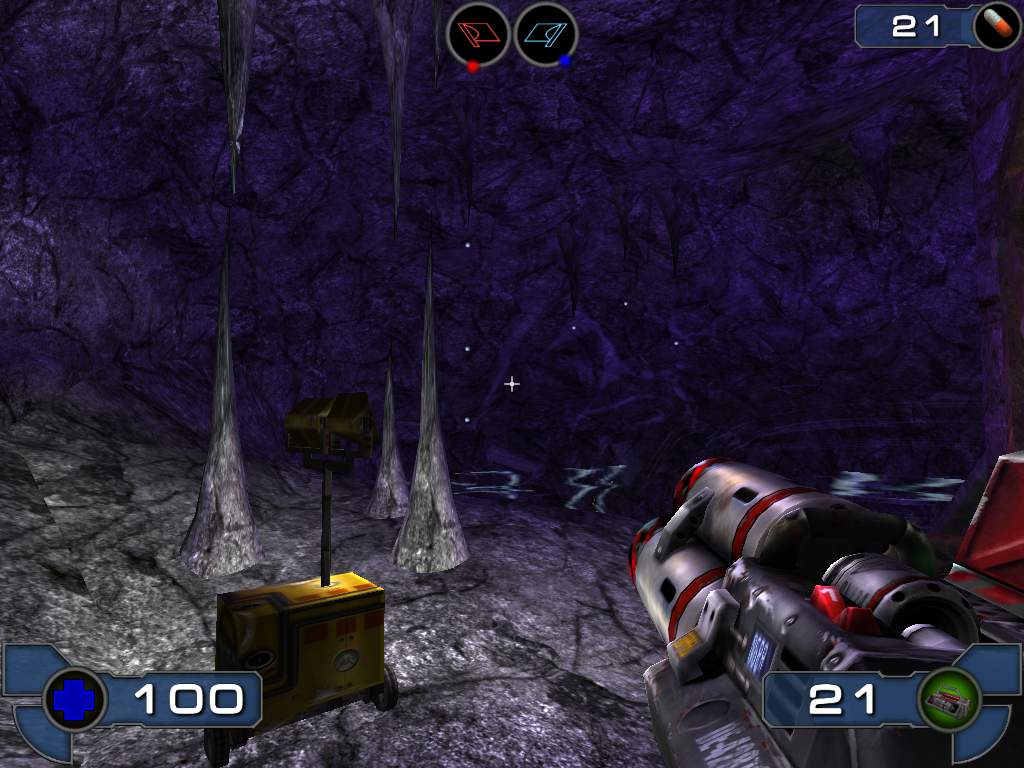Select the blue health cross icon
Viewport: 1024px width, 768px height.
(x=75, y=699)
